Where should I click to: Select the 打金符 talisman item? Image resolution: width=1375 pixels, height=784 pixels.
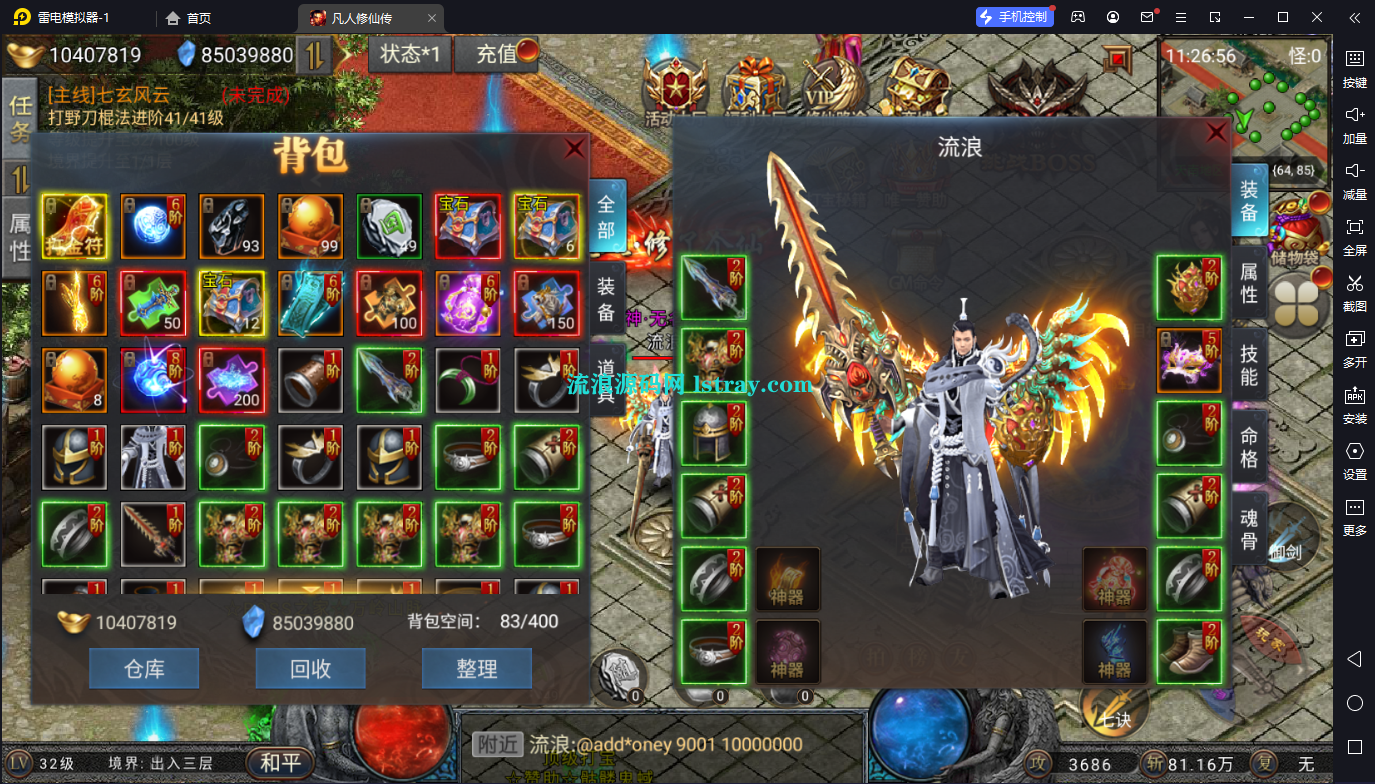tap(74, 227)
